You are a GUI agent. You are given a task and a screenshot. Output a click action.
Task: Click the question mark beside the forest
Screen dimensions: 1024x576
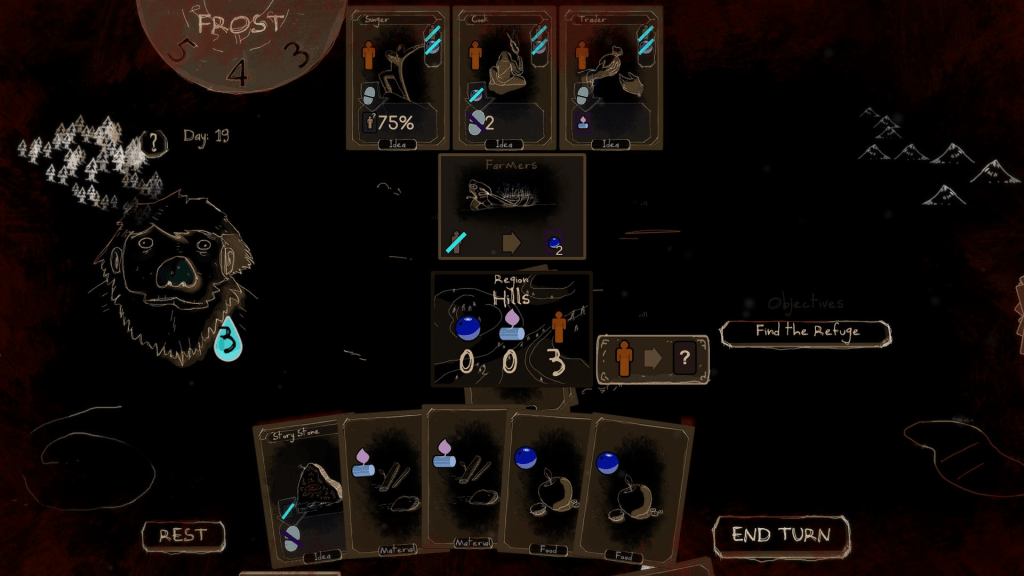(154, 142)
